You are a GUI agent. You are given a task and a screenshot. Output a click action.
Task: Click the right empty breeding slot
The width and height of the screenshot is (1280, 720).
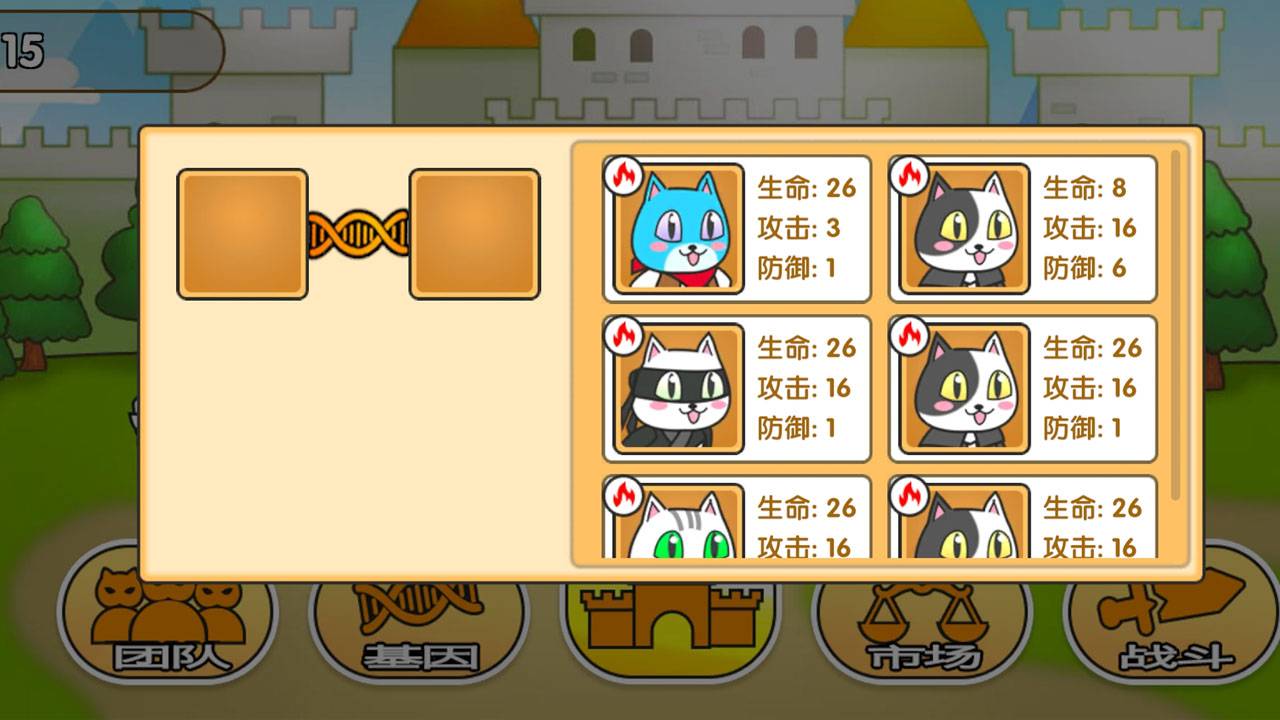pos(475,232)
